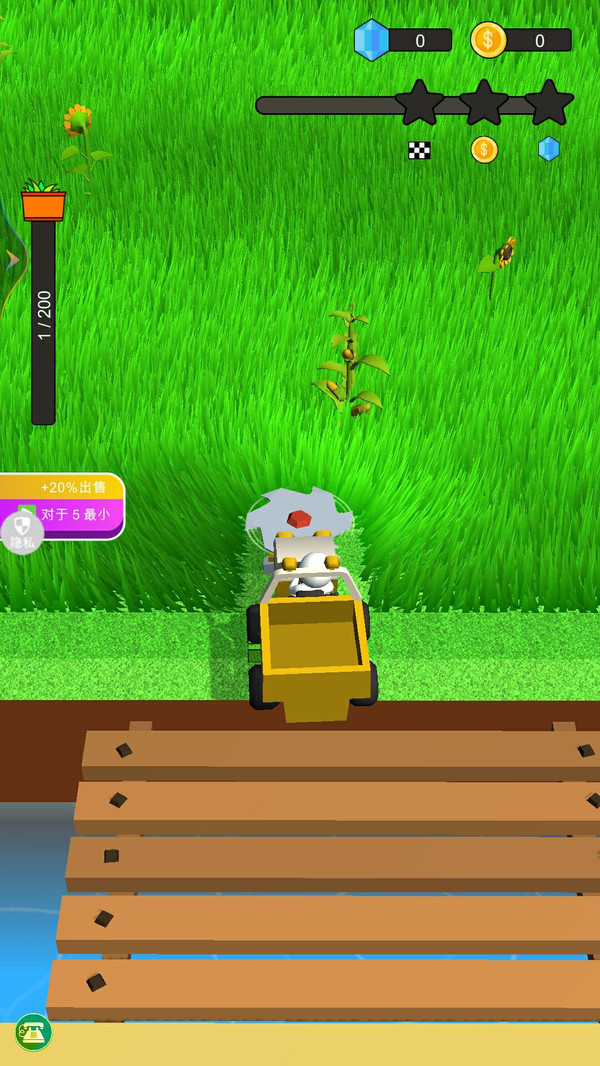Tap the orange grass basket icon
Image resolution: width=600 pixels, height=1066 pixels.
(43, 201)
